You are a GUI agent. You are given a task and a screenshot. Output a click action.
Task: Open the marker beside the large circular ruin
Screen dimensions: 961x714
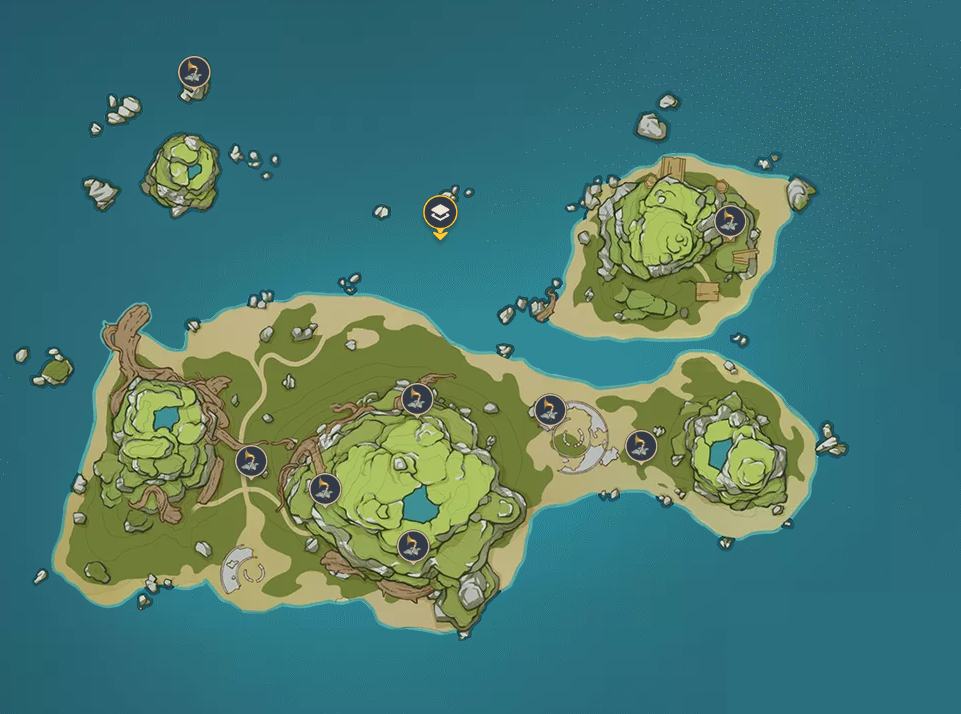pos(549,408)
